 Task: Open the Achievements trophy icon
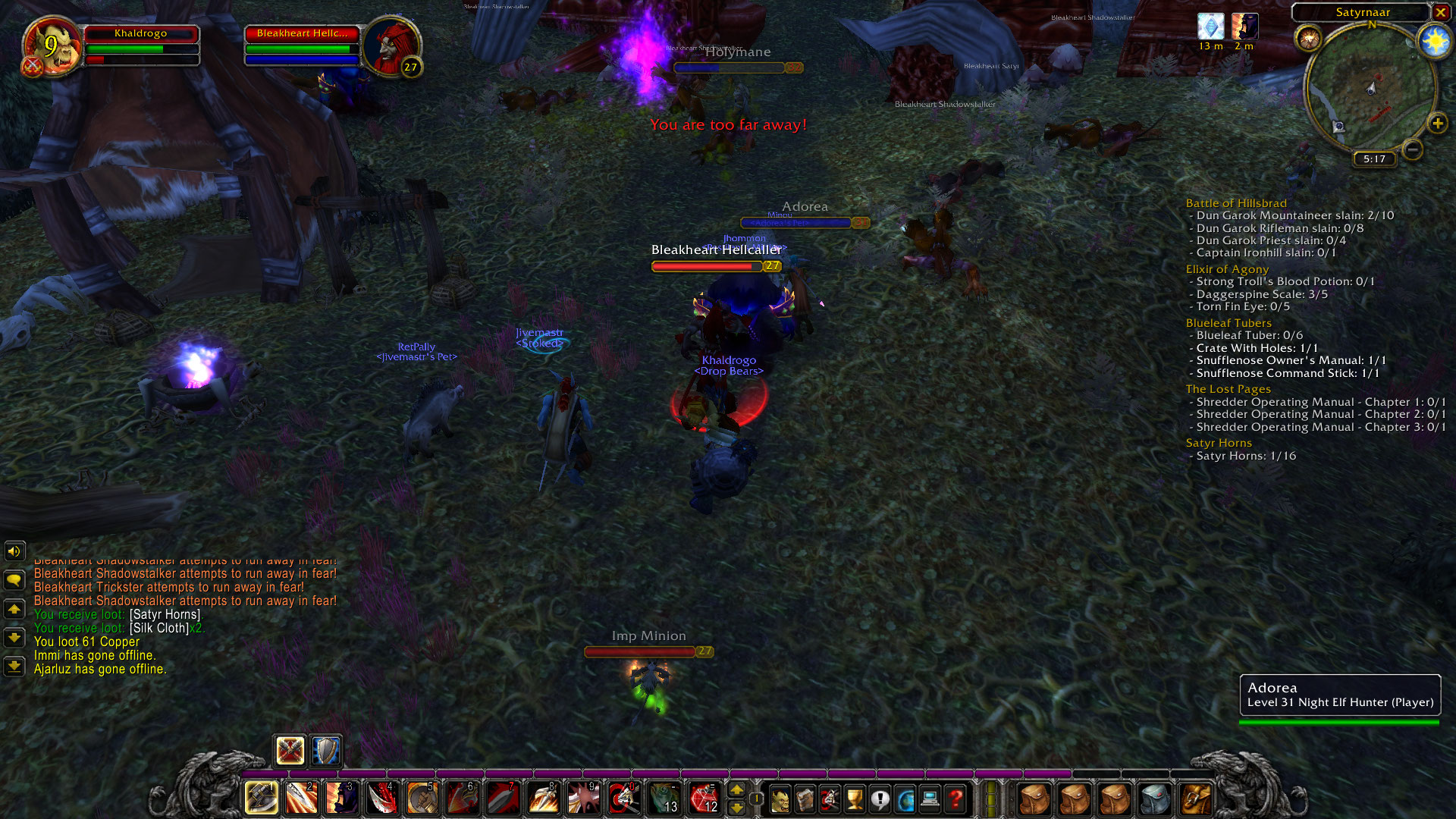point(854,798)
